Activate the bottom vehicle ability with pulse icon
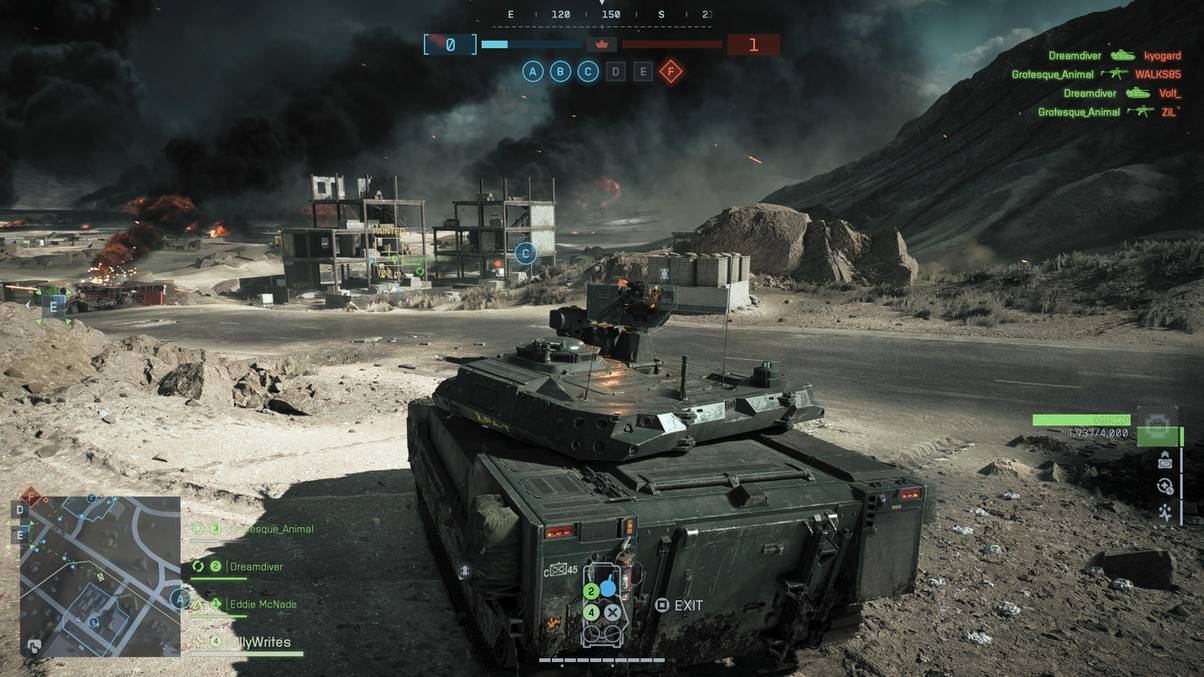 [1165, 512]
